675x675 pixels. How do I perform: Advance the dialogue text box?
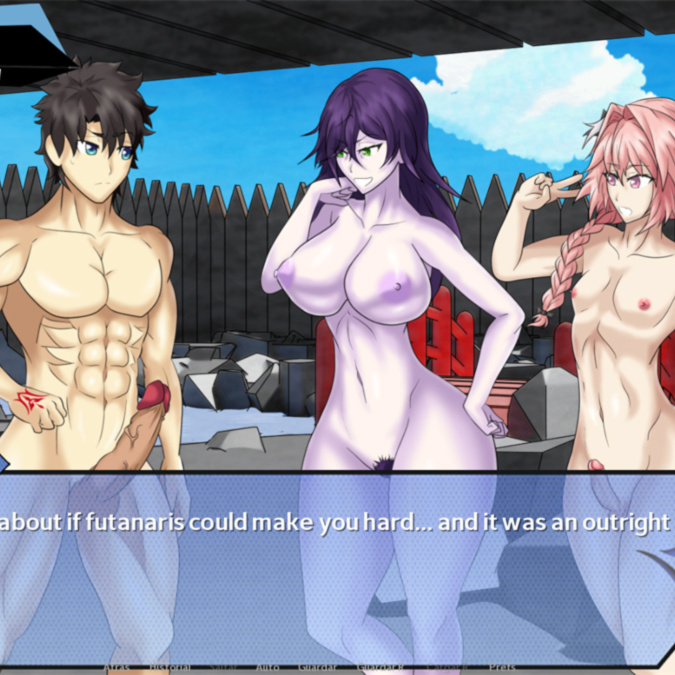(337, 560)
